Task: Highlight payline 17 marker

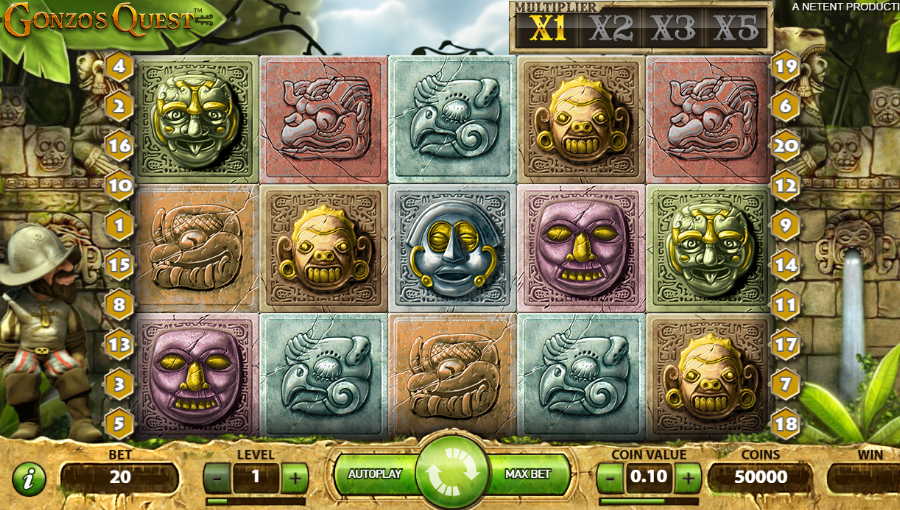Action: click(785, 344)
